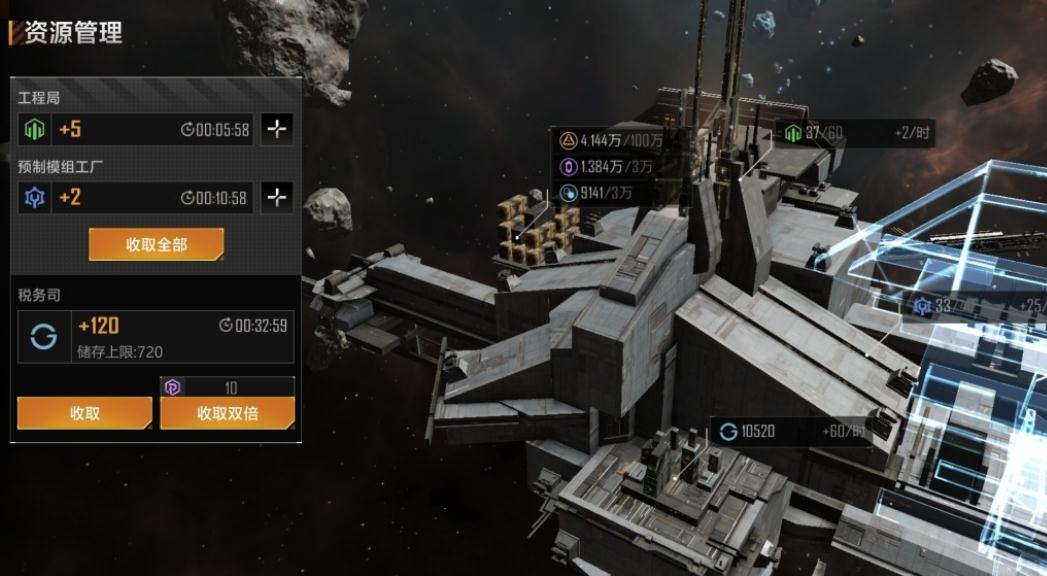Click the 预制模组工厂 blue module icon

(x=35, y=197)
